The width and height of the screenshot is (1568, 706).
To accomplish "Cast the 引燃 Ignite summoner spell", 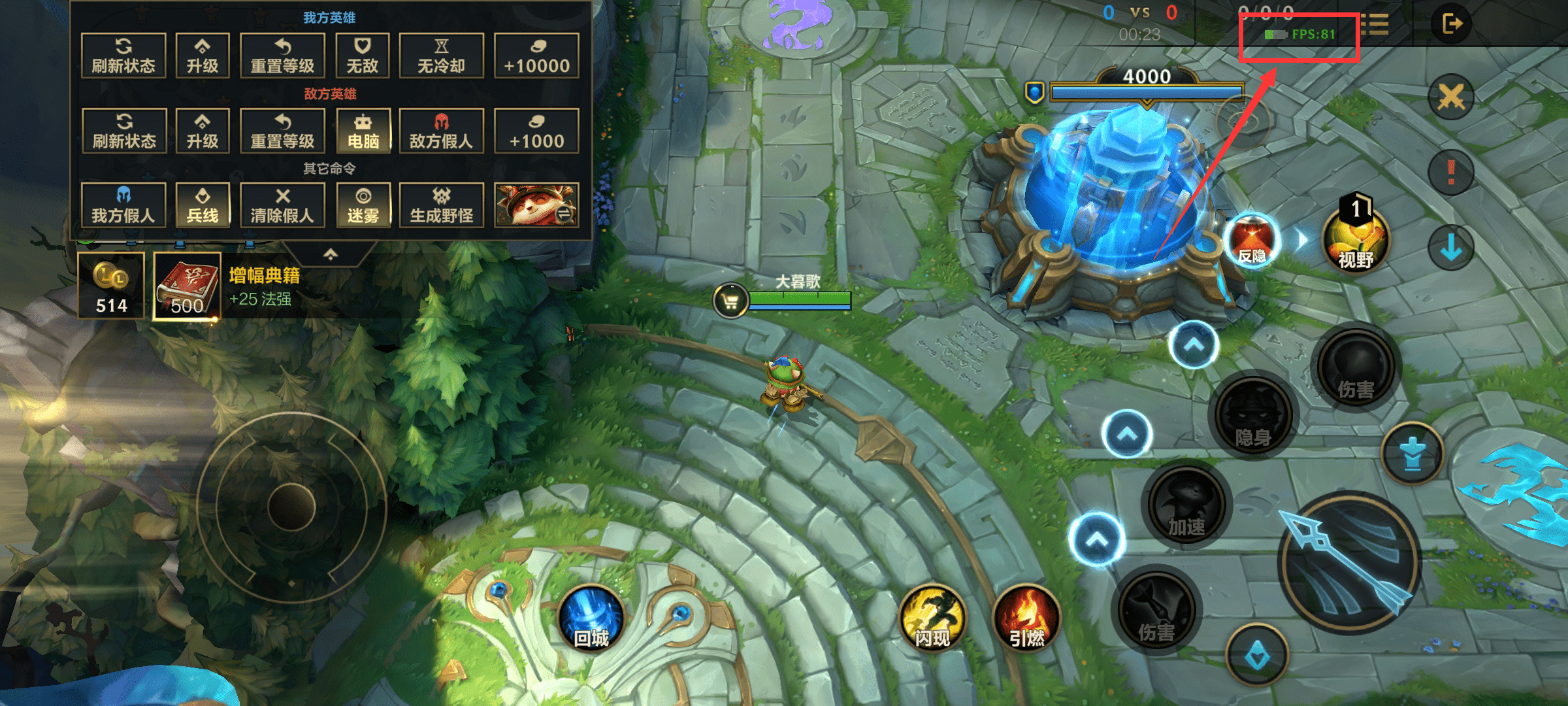I will click(1026, 618).
